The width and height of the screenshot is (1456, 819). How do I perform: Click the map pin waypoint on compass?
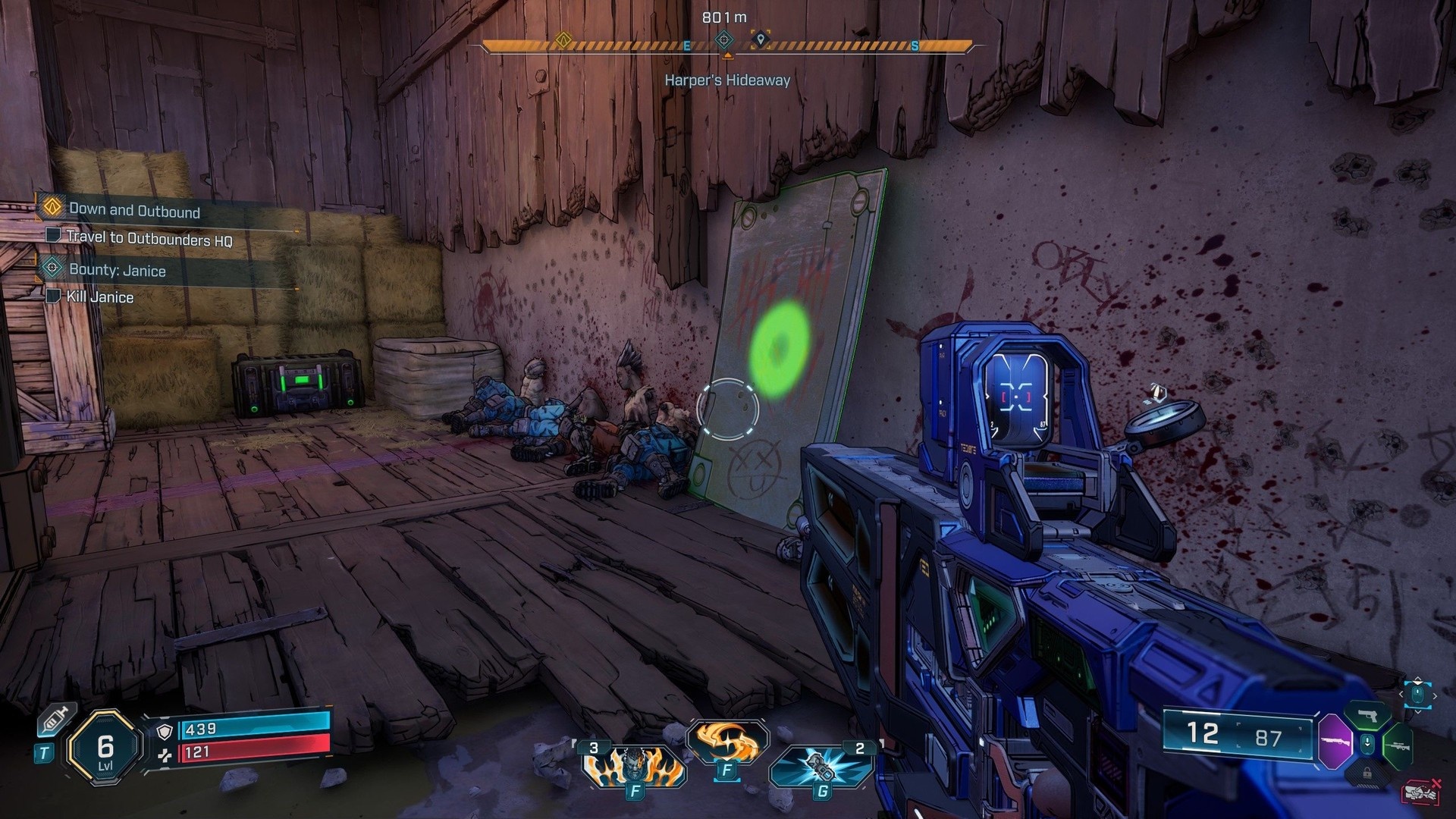click(x=761, y=39)
